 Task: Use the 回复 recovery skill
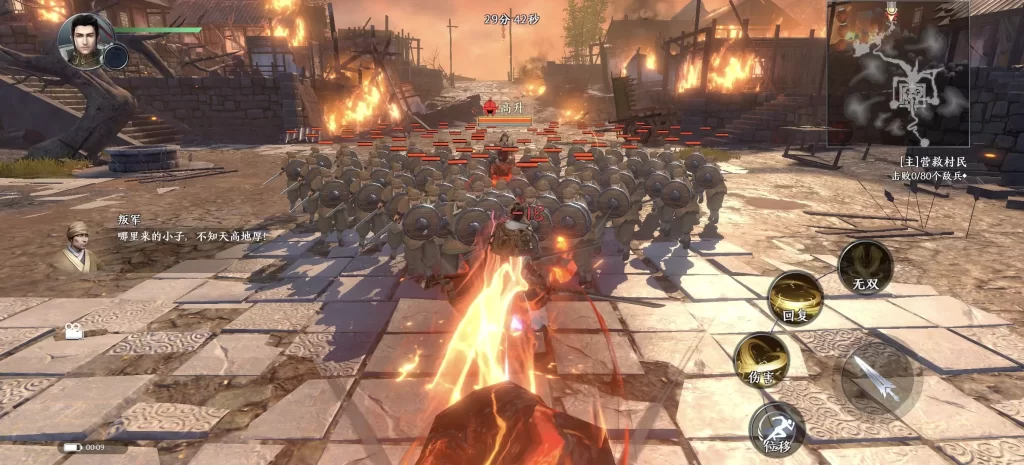click(795, 299)
